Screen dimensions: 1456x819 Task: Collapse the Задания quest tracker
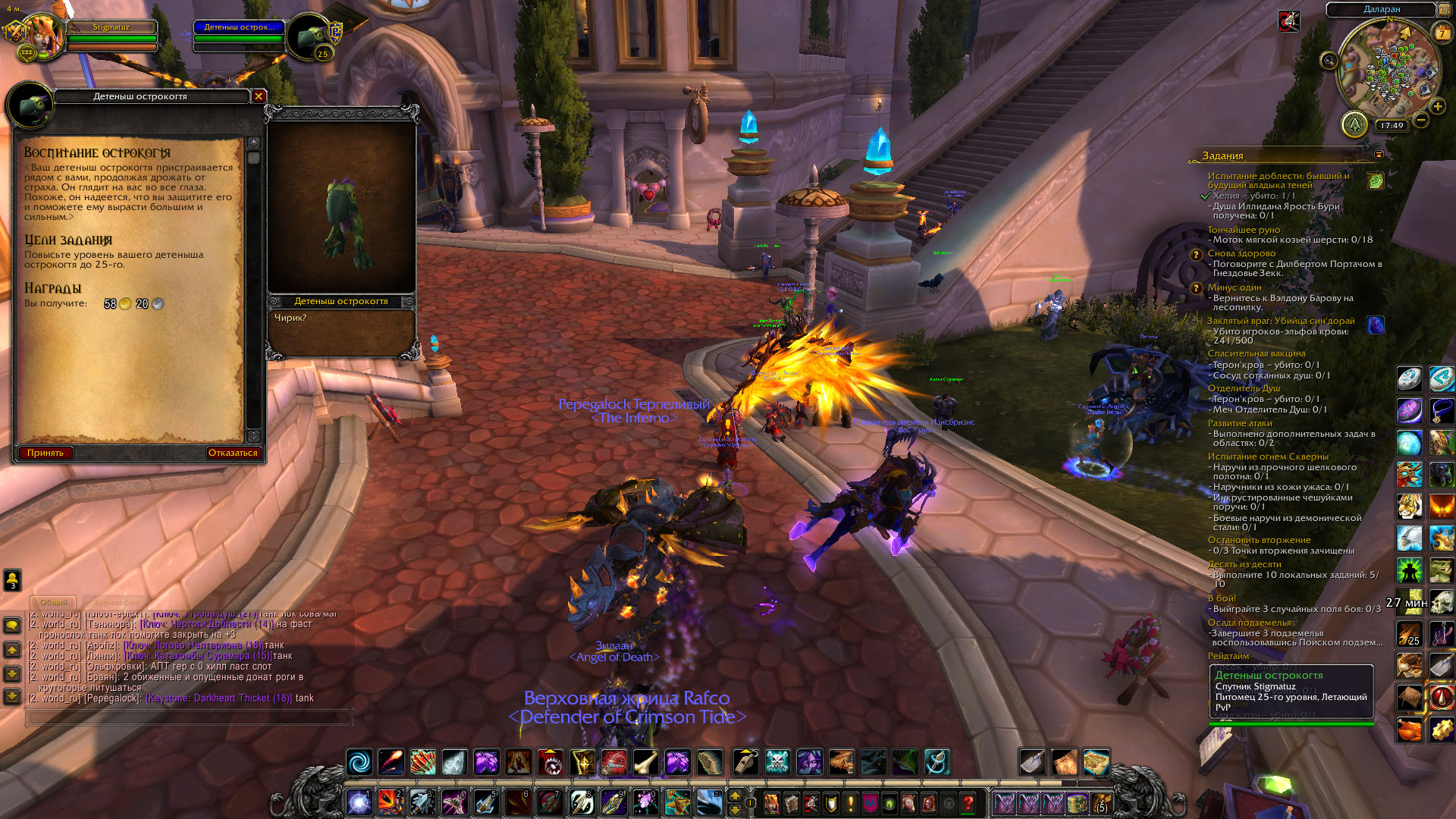pos(1379,155)
